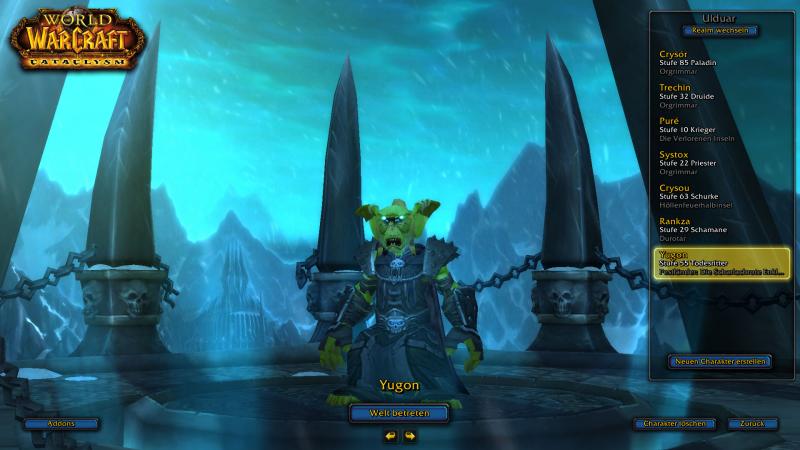Select the highlighted death knight Yugon
The height and width of the screenshot is (450, 800).
(720, 263)
